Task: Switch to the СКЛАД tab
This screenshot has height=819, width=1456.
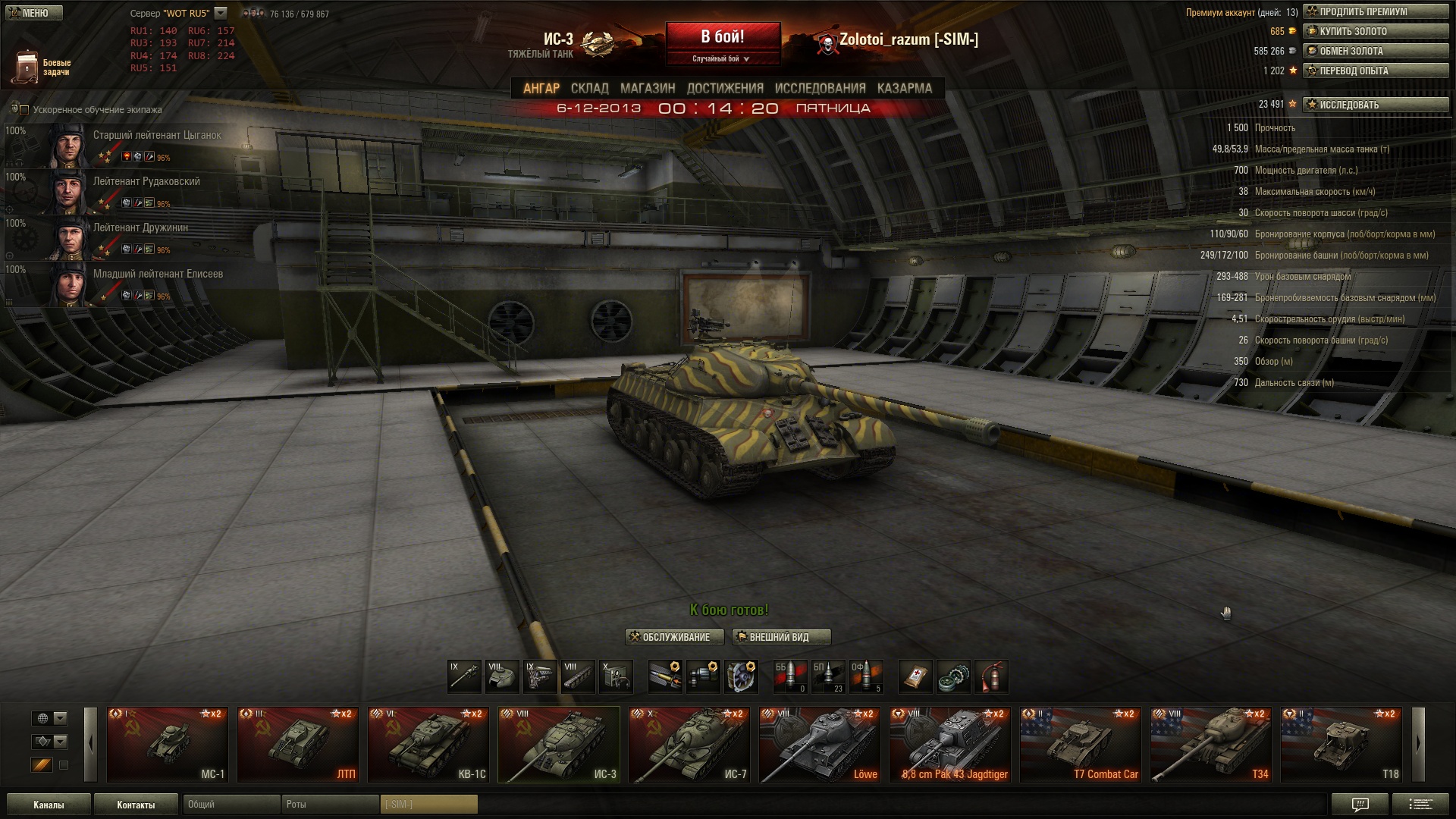Action: (589, 89)
